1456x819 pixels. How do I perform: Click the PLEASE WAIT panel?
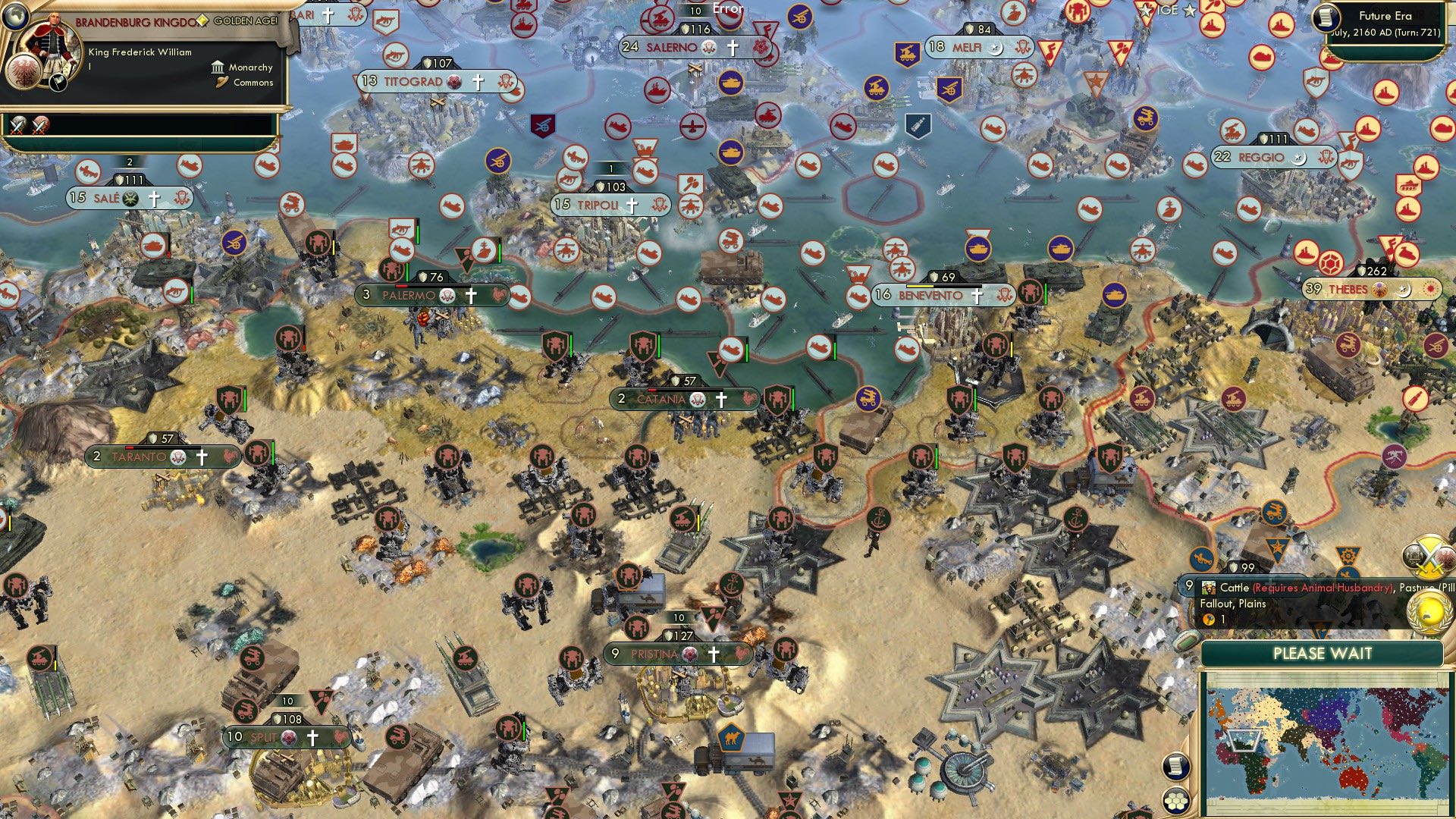(x=1323, y=652)
